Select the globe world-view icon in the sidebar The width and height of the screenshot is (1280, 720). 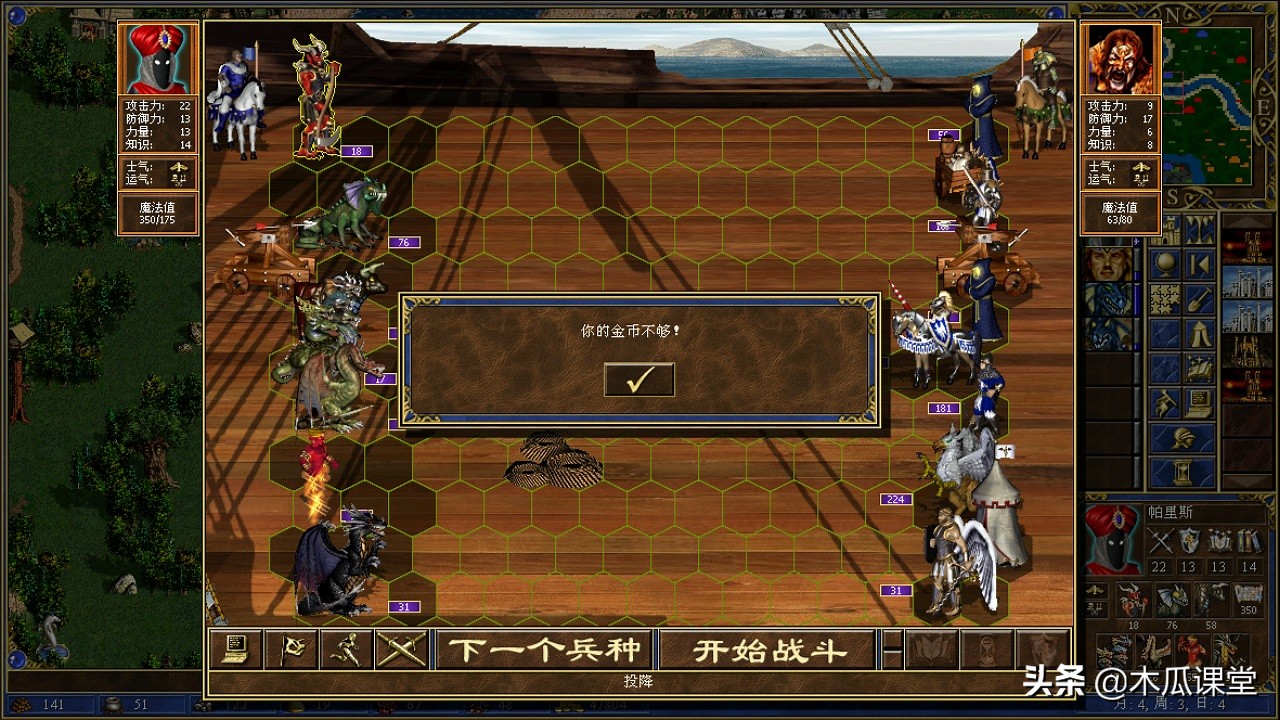pos(1164,263)
